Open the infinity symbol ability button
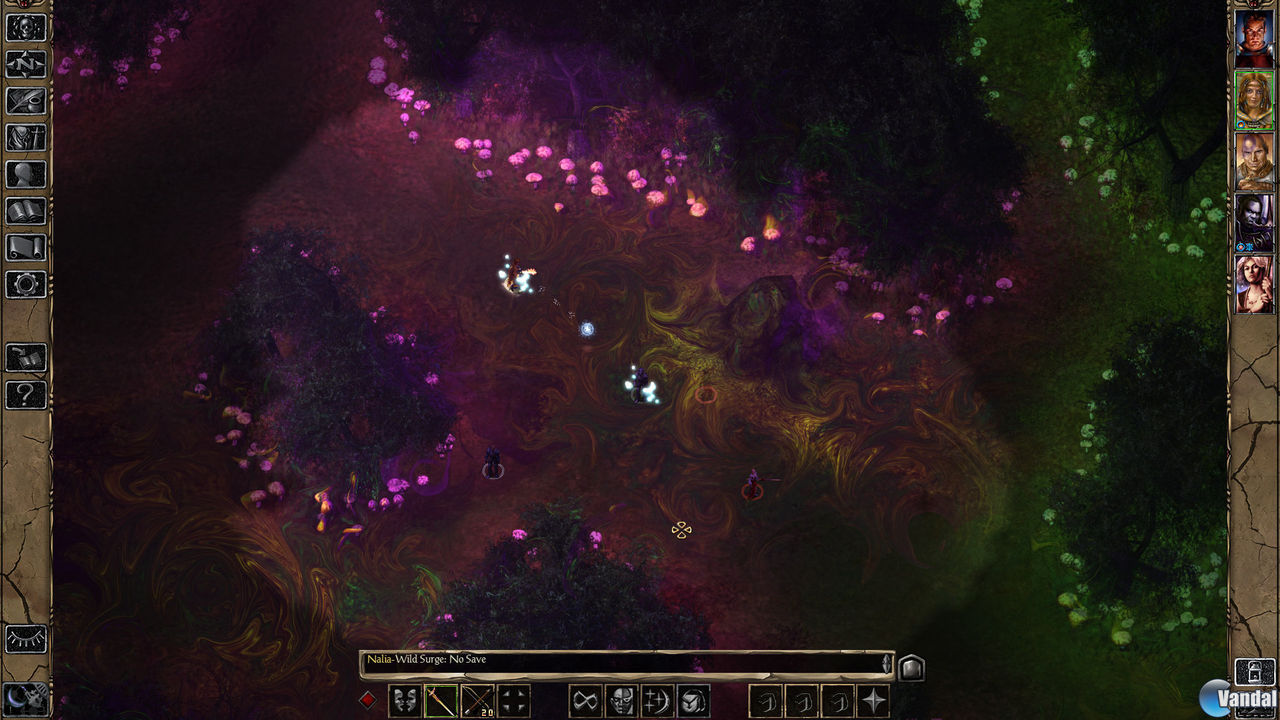This screenshot has width=1280, height=720. (x=585, y=700)
